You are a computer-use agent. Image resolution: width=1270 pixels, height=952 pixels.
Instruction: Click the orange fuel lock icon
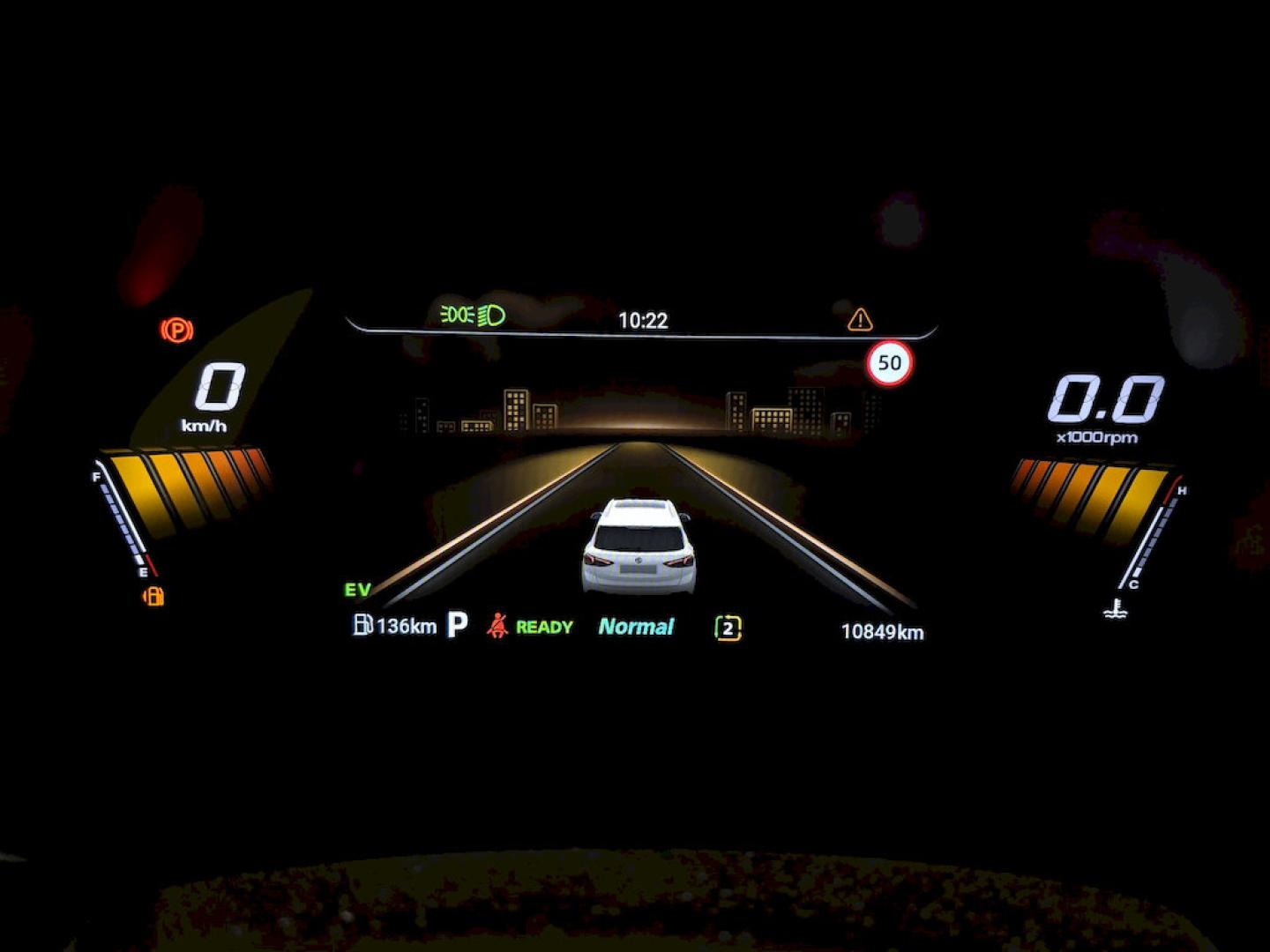(153, 597)
